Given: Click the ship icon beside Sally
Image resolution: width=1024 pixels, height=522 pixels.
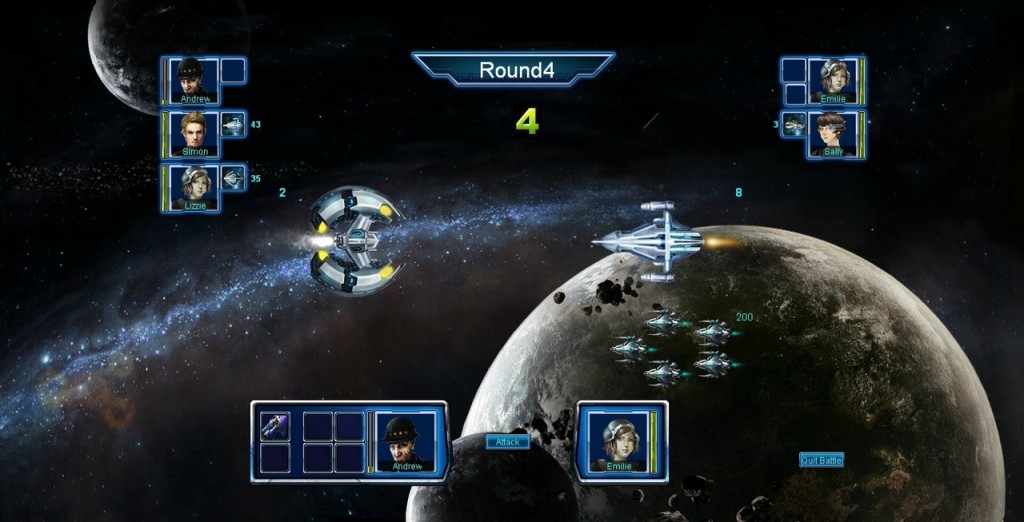Looking at the screenshot, I should click(794, 125).
